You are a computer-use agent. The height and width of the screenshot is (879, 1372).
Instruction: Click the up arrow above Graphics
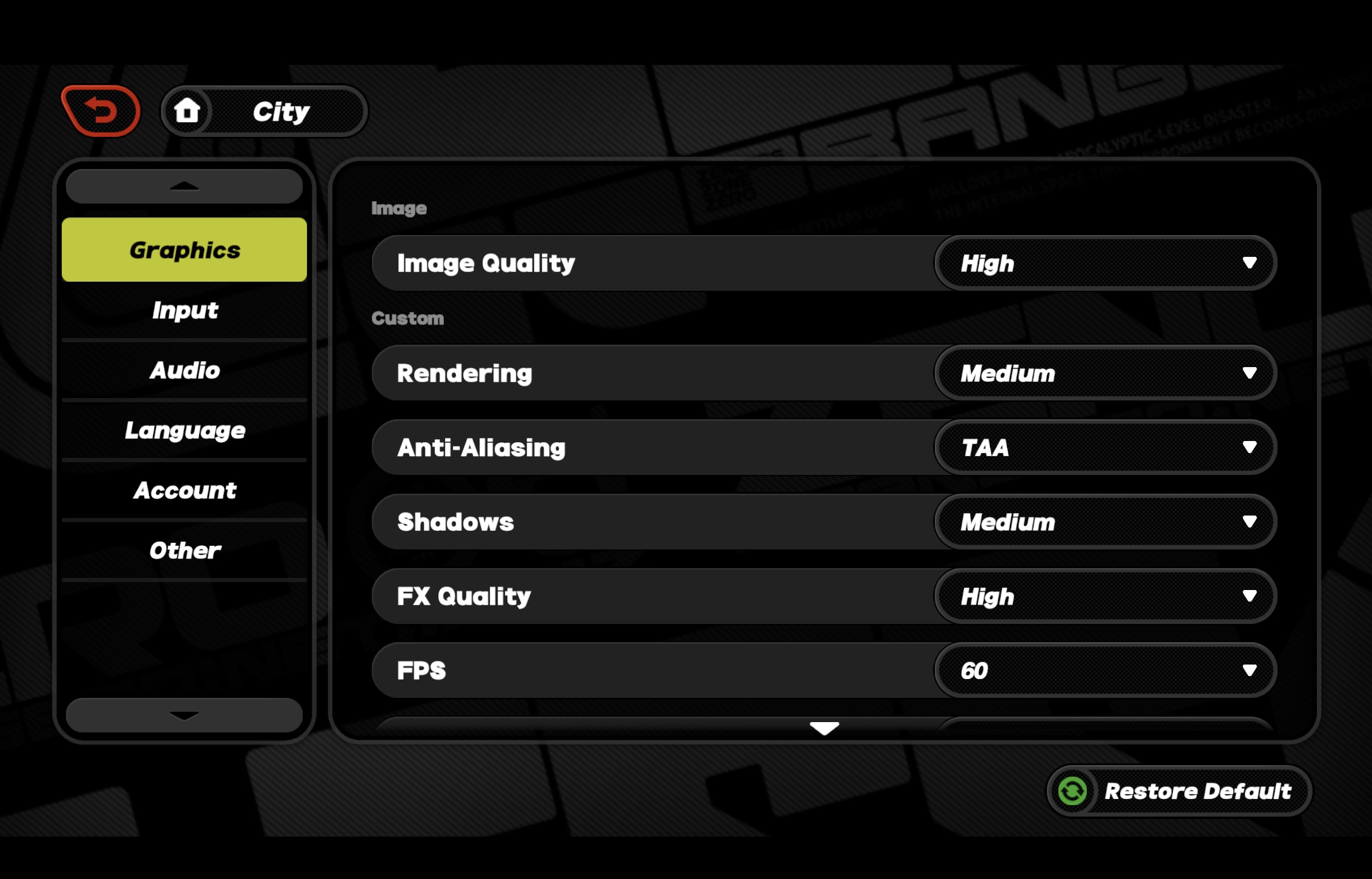coord(183,186)
